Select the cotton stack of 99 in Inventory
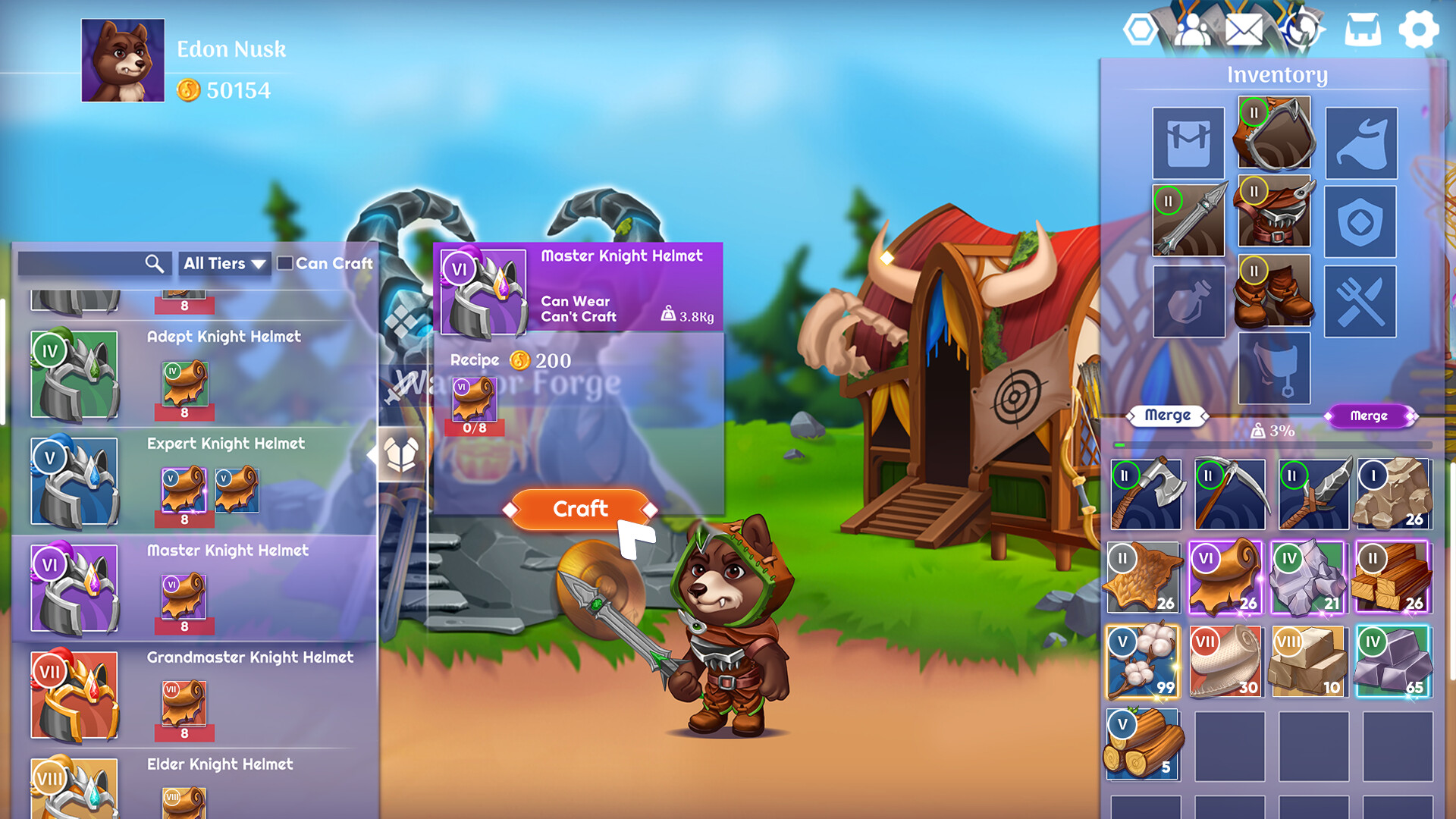The width and height of the screenshot is (1456, 819). (x=1142, y=662)
